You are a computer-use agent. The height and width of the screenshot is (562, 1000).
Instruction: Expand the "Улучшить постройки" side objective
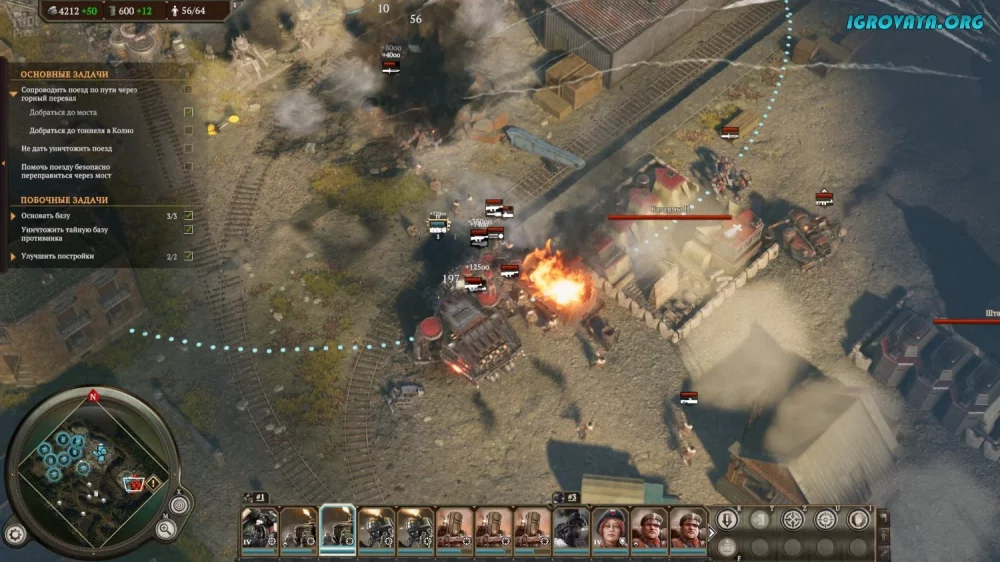click(x=14, y=256)
